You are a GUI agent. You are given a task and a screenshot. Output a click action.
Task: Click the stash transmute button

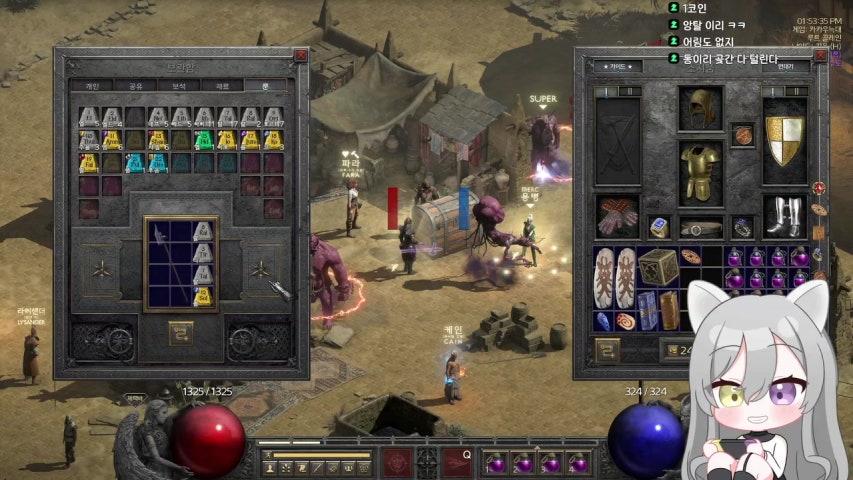point(180,331)
